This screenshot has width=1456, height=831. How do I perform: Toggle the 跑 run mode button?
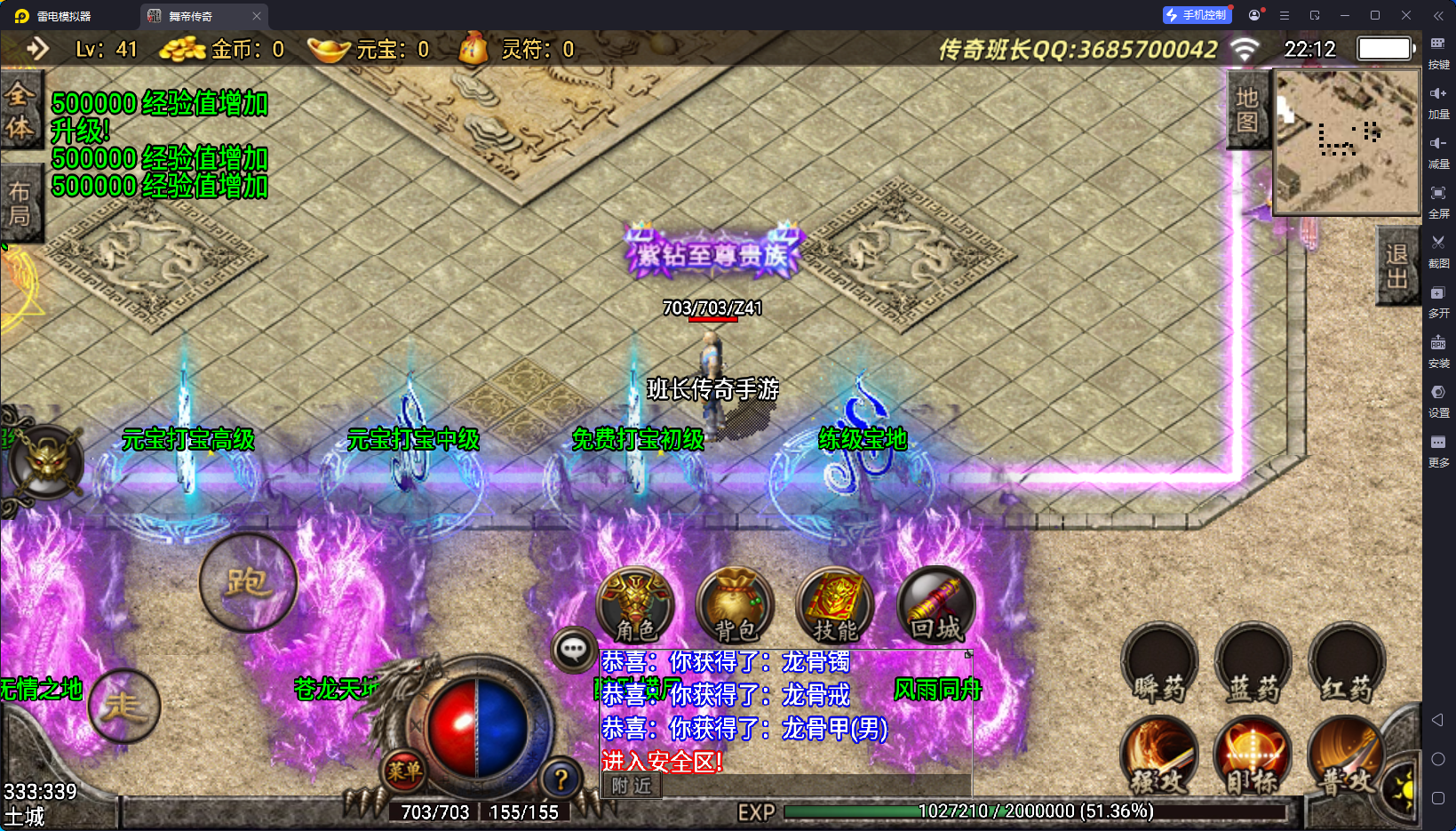(248, 582)
